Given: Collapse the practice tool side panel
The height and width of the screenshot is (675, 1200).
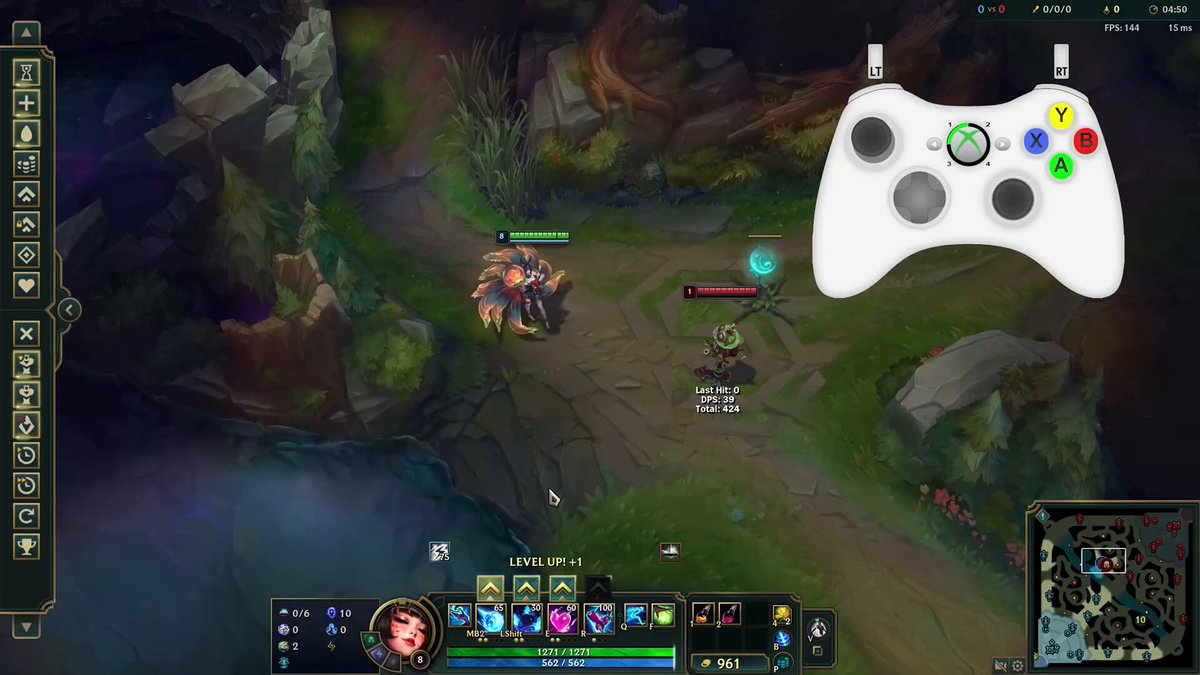Looking at the screenshot, I should (68, 310).
